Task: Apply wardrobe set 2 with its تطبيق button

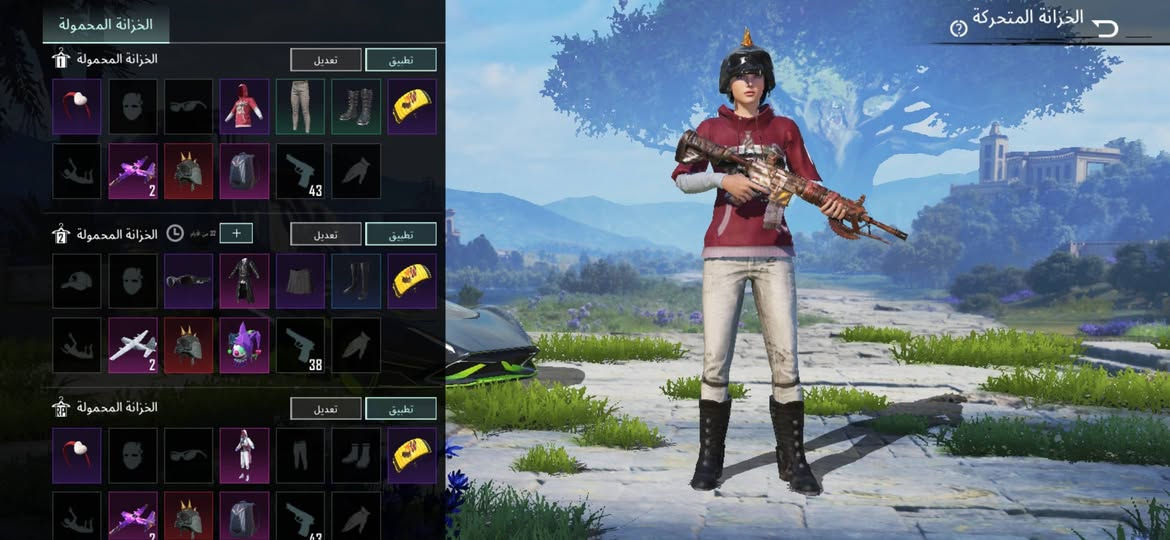Action: 400,234
